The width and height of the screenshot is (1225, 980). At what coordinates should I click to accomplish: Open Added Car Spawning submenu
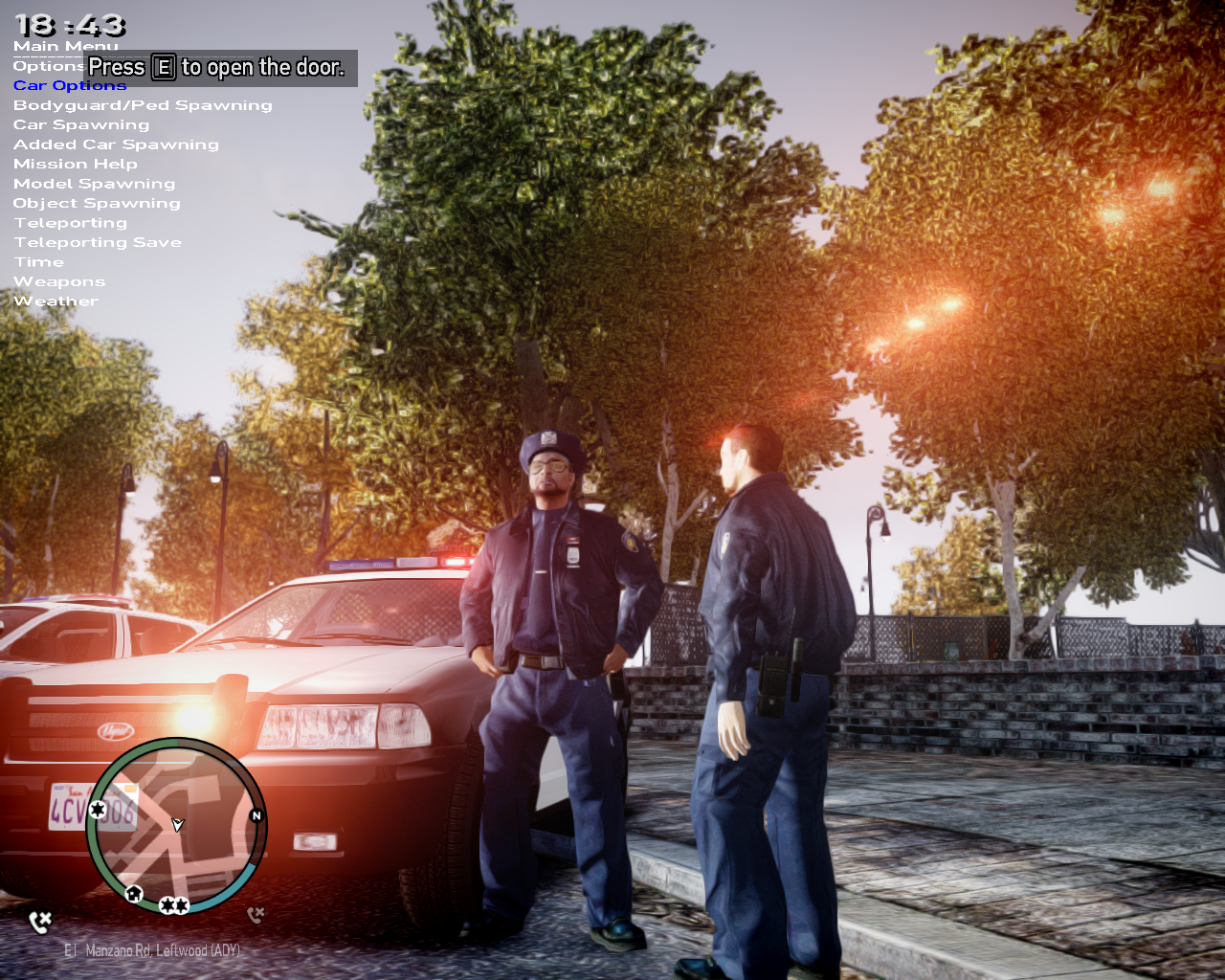pyautogui.click(x=116, y=145)
